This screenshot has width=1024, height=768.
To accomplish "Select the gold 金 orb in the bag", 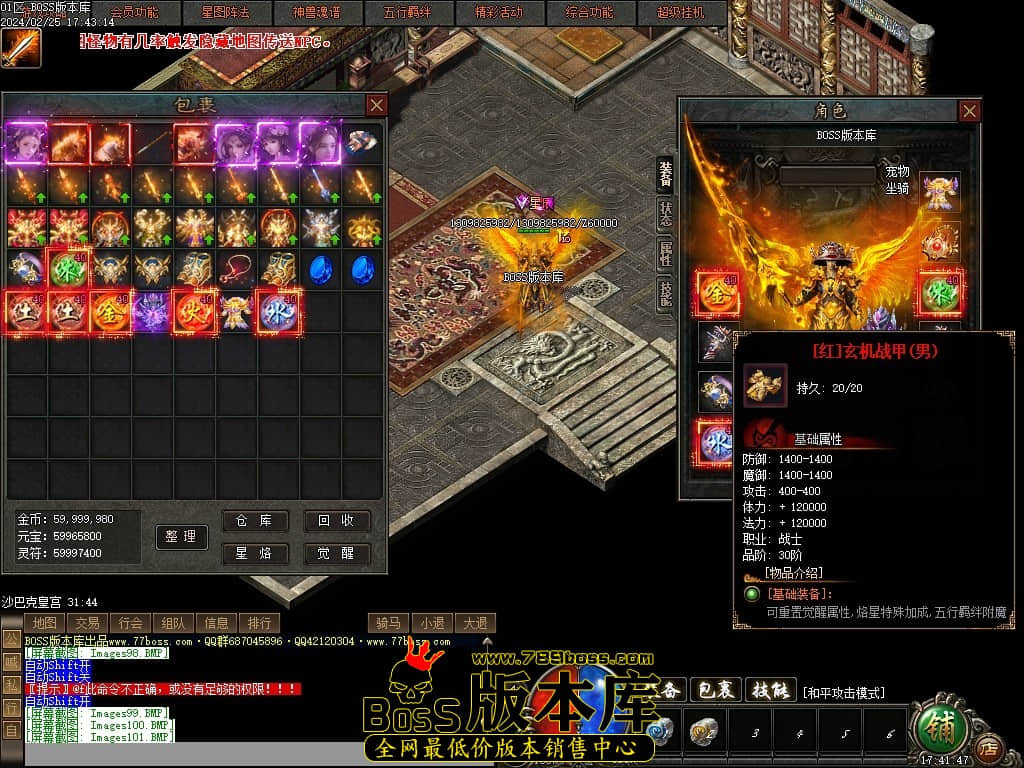I will [110, 311].
